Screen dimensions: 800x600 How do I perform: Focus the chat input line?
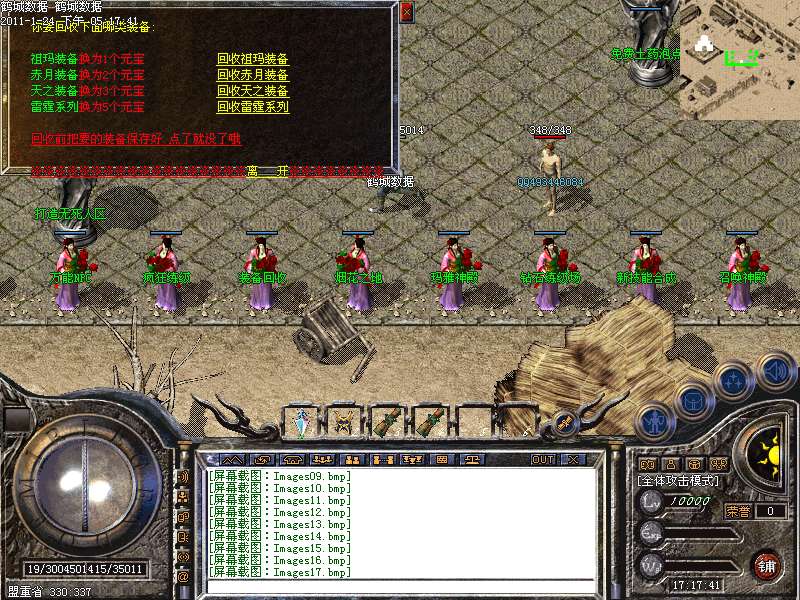point(400,587)
